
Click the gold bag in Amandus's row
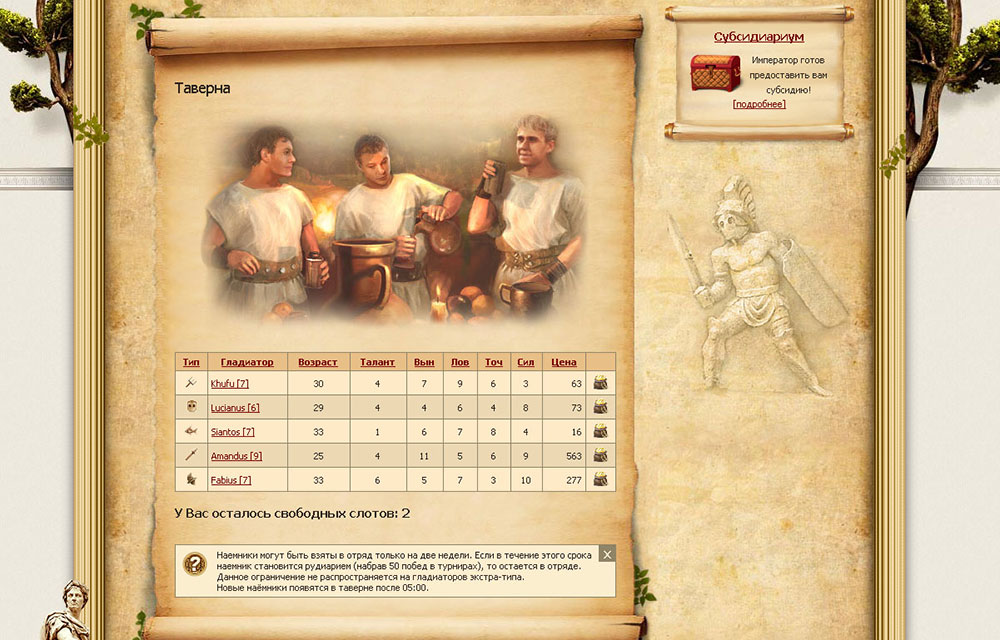(x=600, y=455)
